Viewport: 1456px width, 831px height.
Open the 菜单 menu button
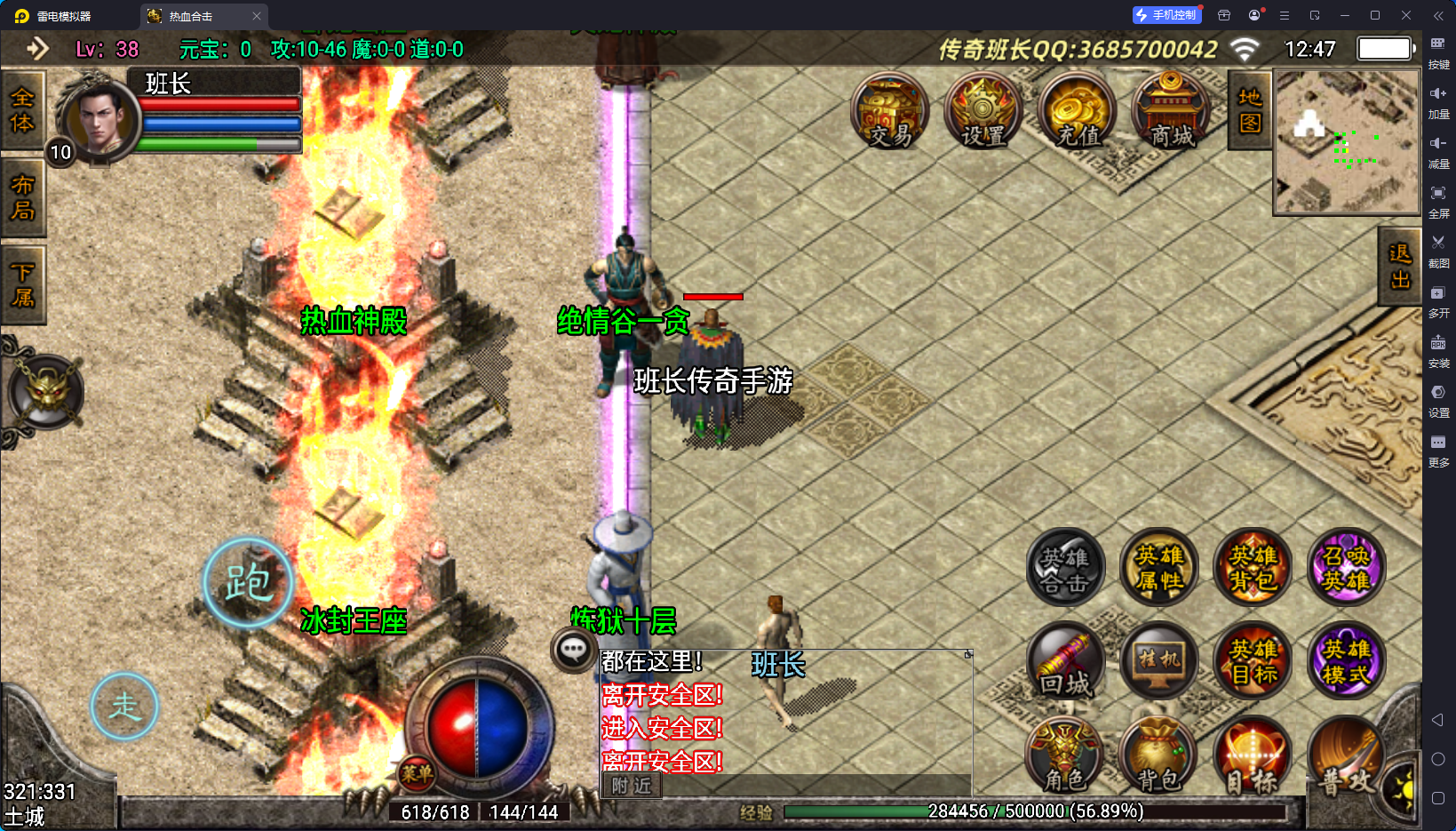tap(416, 773)
